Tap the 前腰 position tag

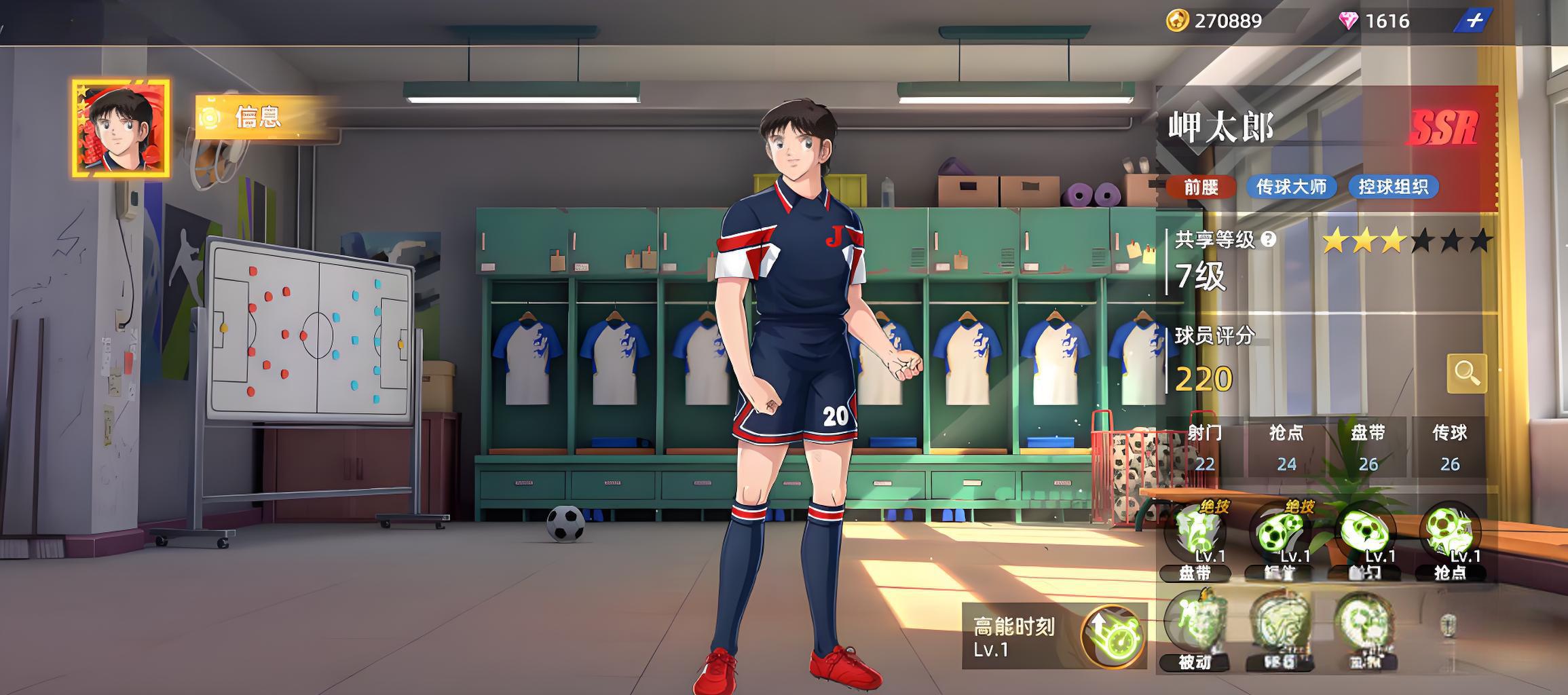pyautogui.click(x=1201, y=187)
